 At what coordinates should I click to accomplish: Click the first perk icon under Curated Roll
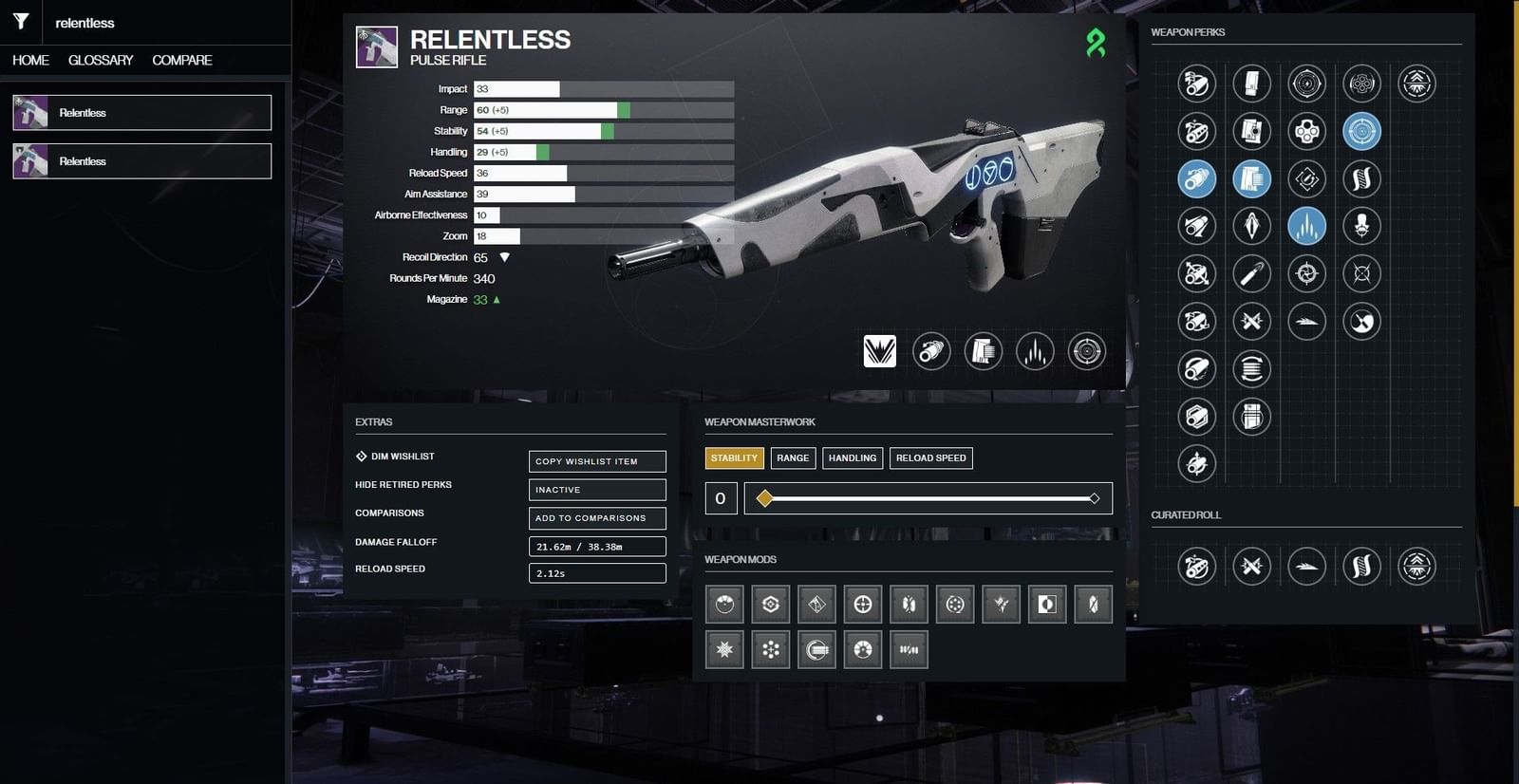tap(1196, 567)
